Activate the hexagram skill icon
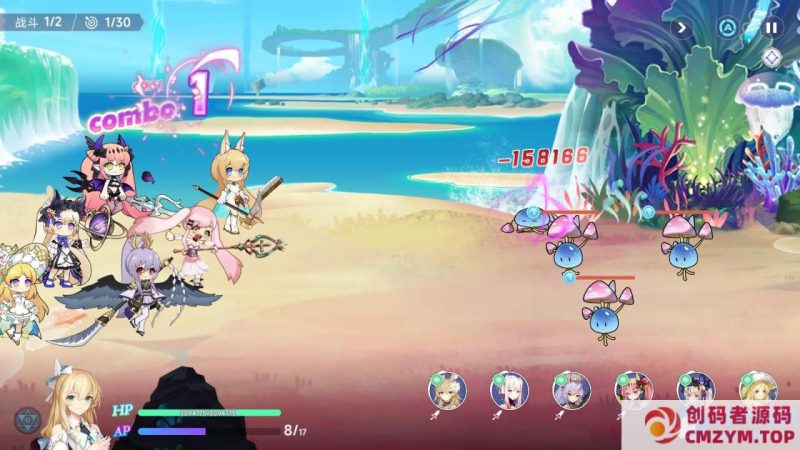Screen dimensions: 800x450 (x=27, y=421)
